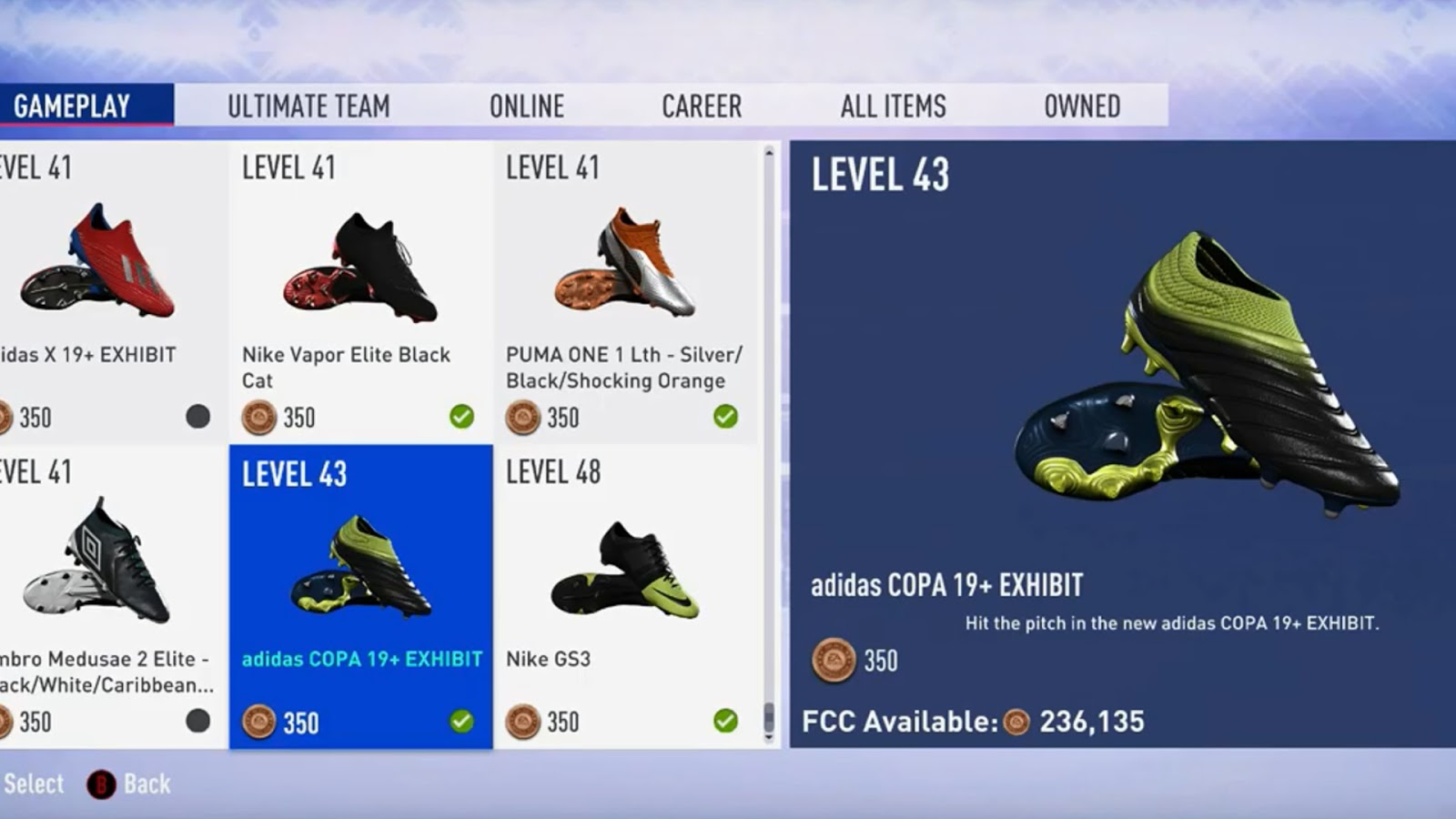Toggle the green checkmark on PUMA ONE 1 Lth
The height and width of the screenshot is (819, 1456).
click(723, 417)
